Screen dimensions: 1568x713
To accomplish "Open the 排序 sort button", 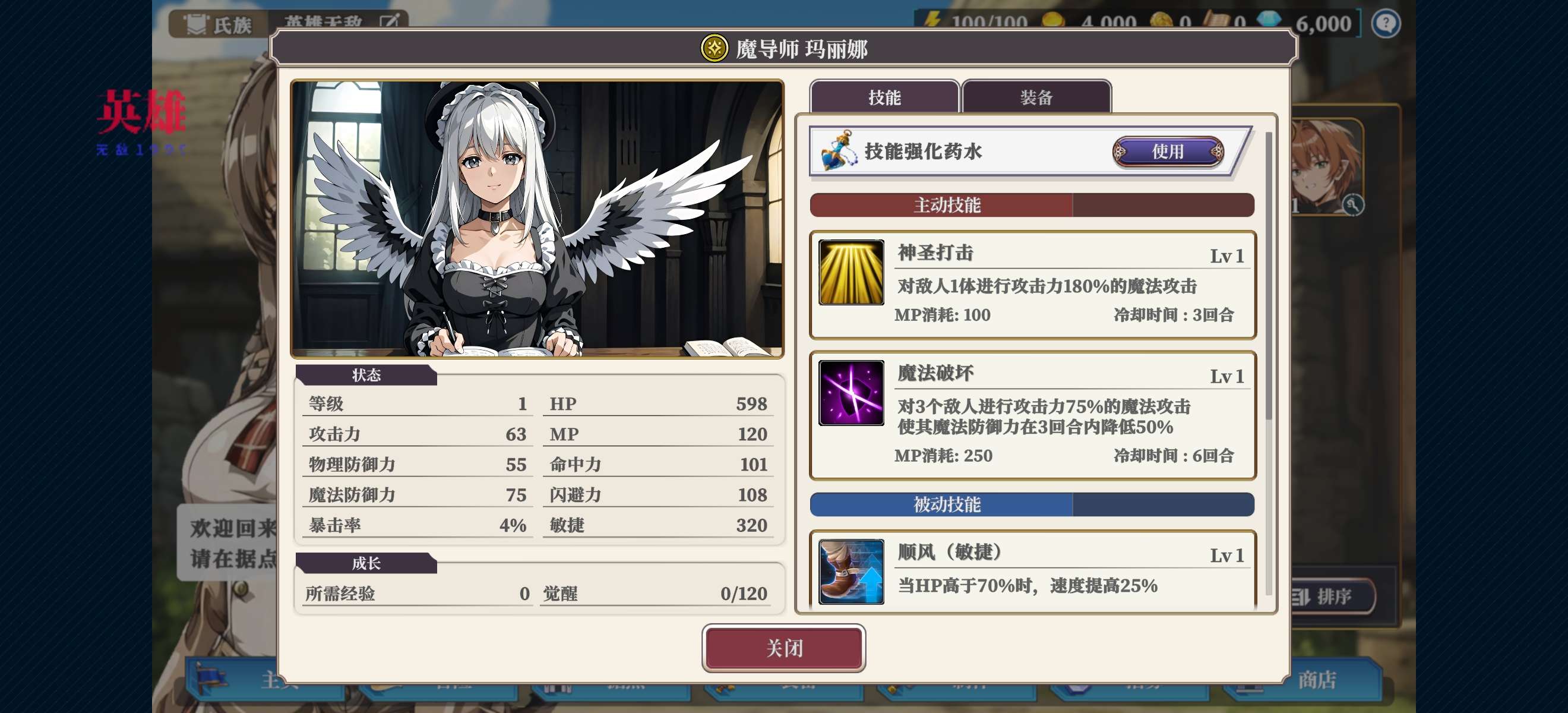I will pyautogui.click(x=1330, y=596).
